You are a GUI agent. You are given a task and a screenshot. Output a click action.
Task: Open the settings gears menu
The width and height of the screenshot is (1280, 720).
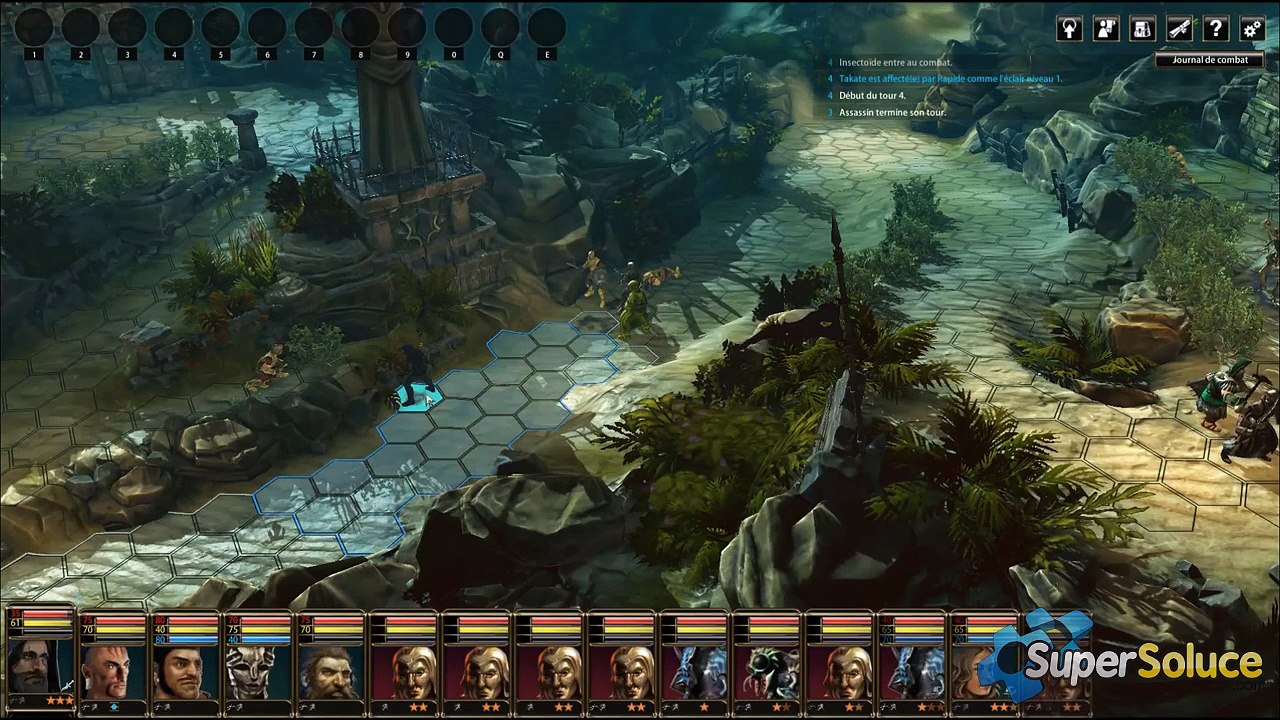(x=1251, y=29)
